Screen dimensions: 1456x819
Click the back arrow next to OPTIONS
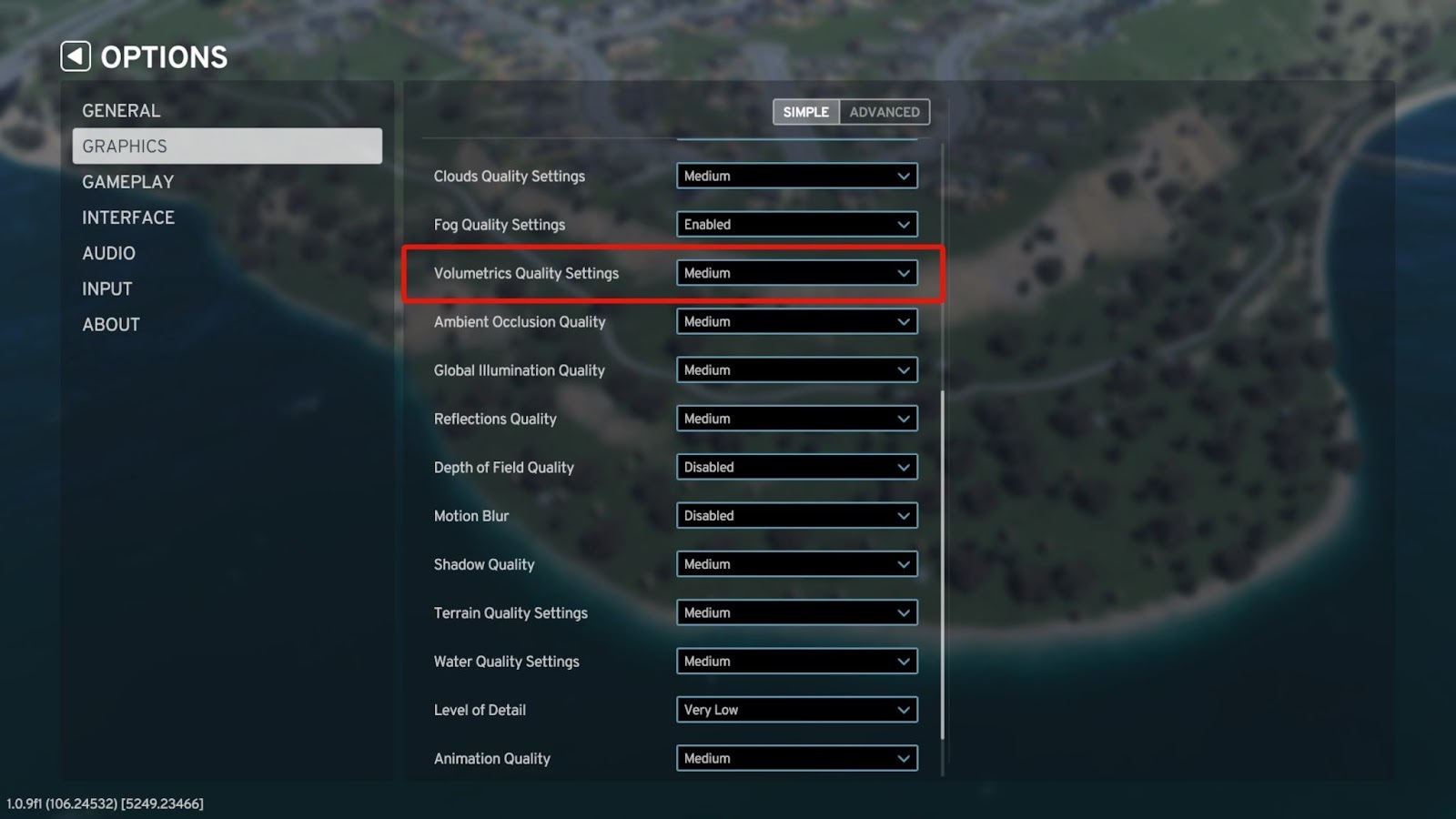coord(74,56)
